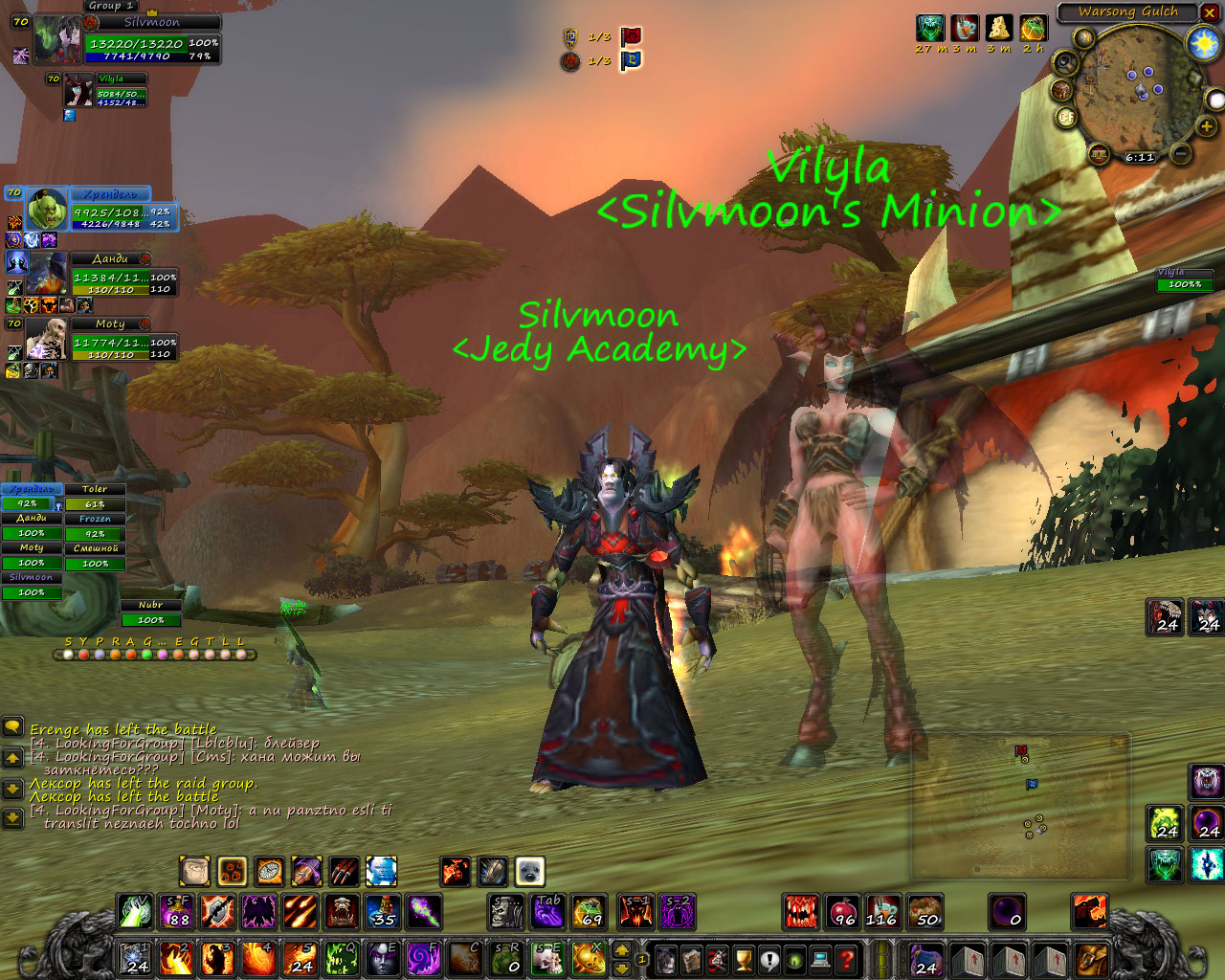Select the green skull armor buff icon
Image resolution: width=1225 pixels, height=980 pixels.
[x=929, y=28]
